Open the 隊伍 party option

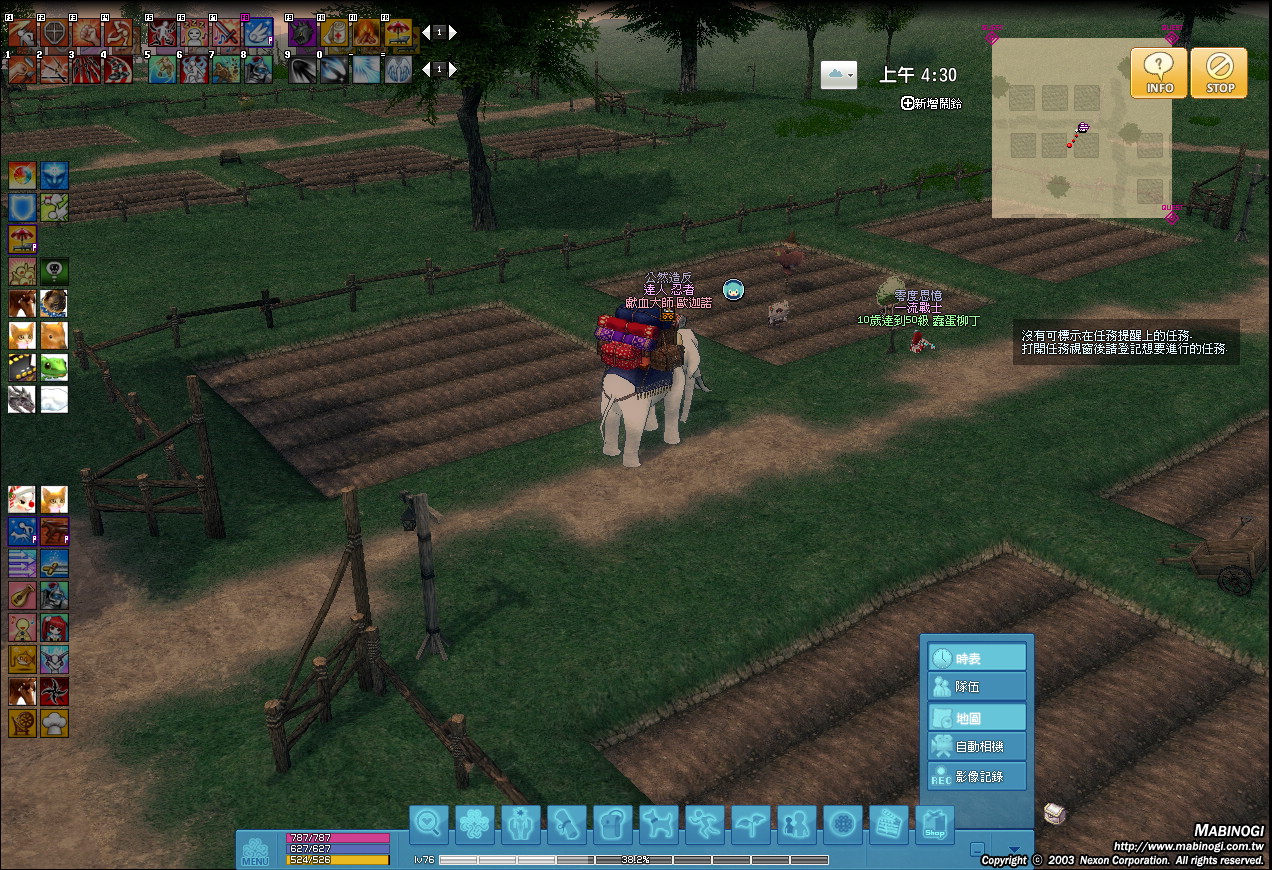[x=978, y=687]
